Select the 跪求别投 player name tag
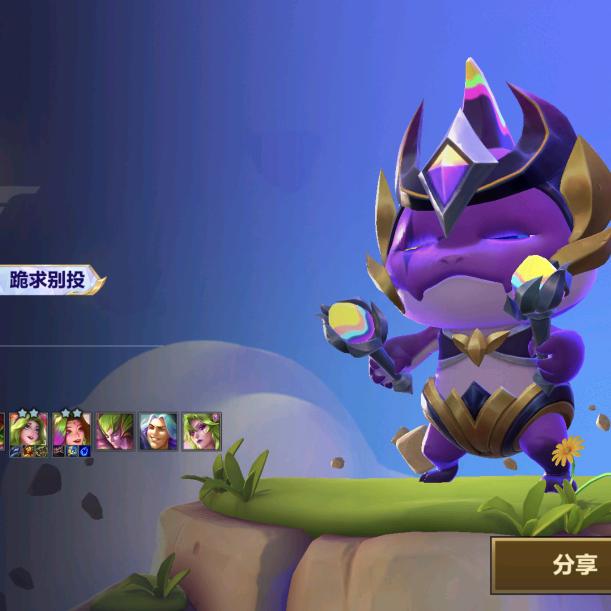611x611 pixels. (x=52, y=279)
